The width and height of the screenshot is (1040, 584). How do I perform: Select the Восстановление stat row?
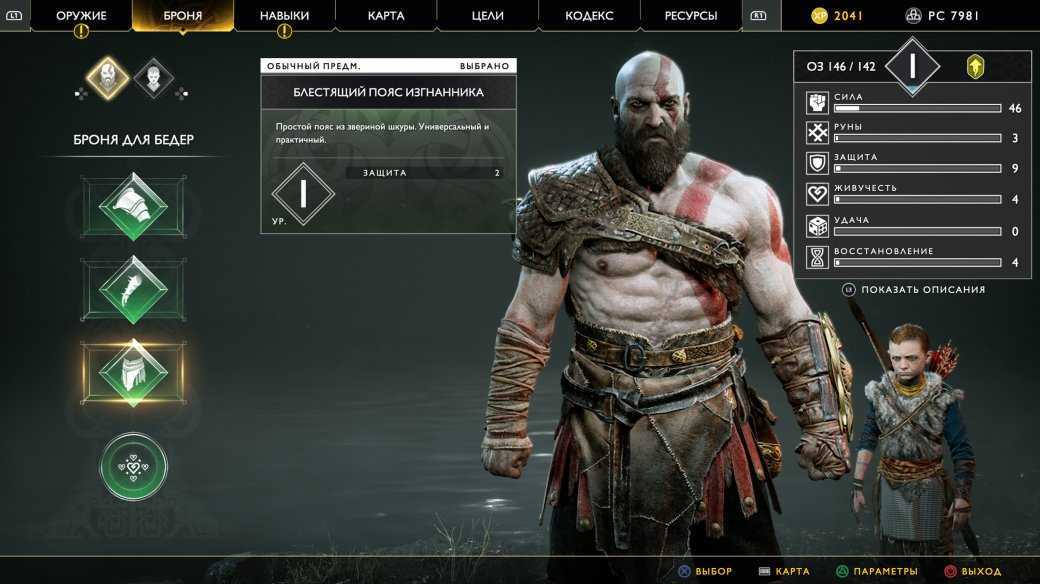coord(912,257)
